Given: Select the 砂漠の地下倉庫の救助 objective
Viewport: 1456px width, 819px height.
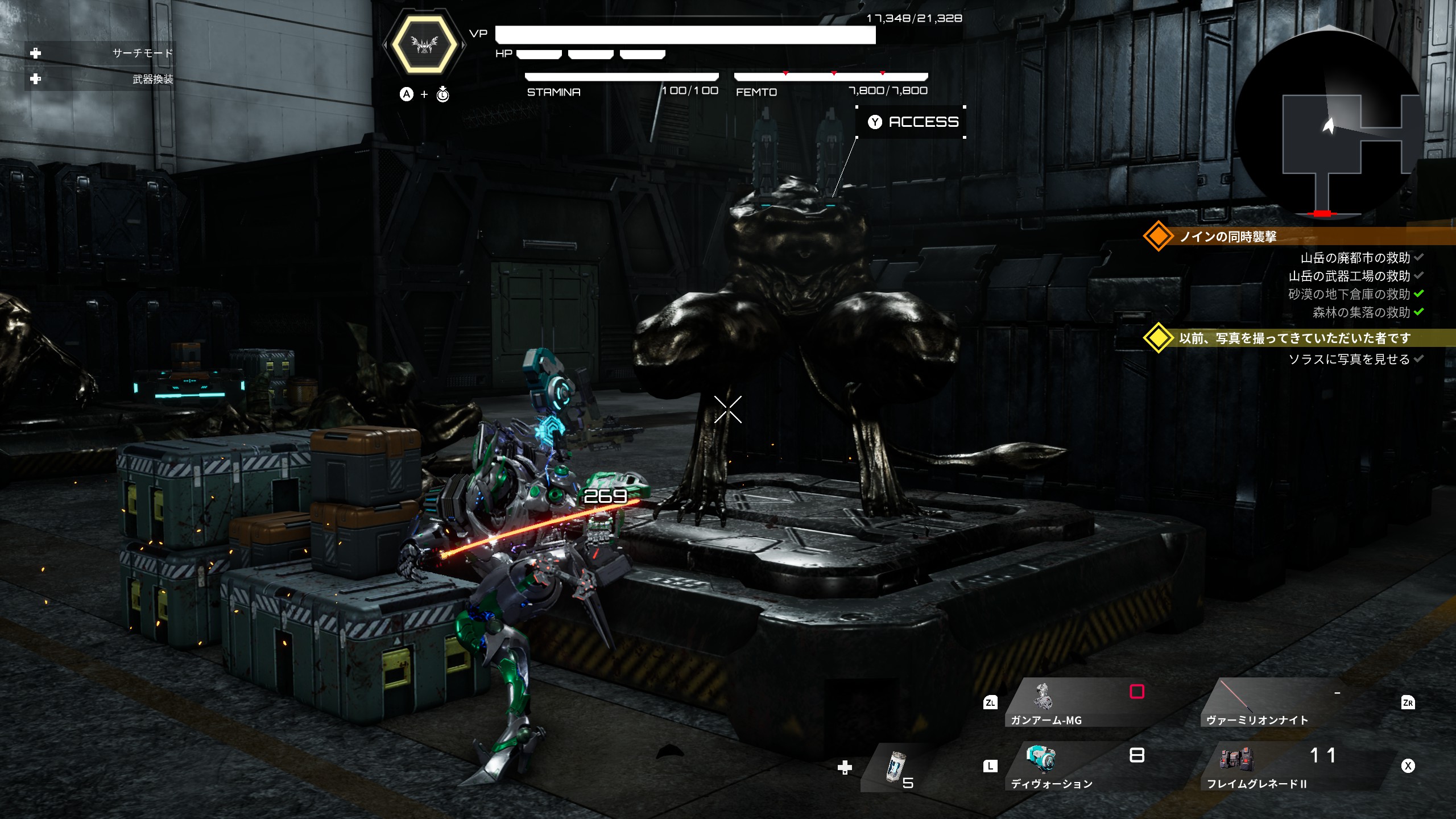Looking at the screenshot, I should click(x=1349, y=294).
